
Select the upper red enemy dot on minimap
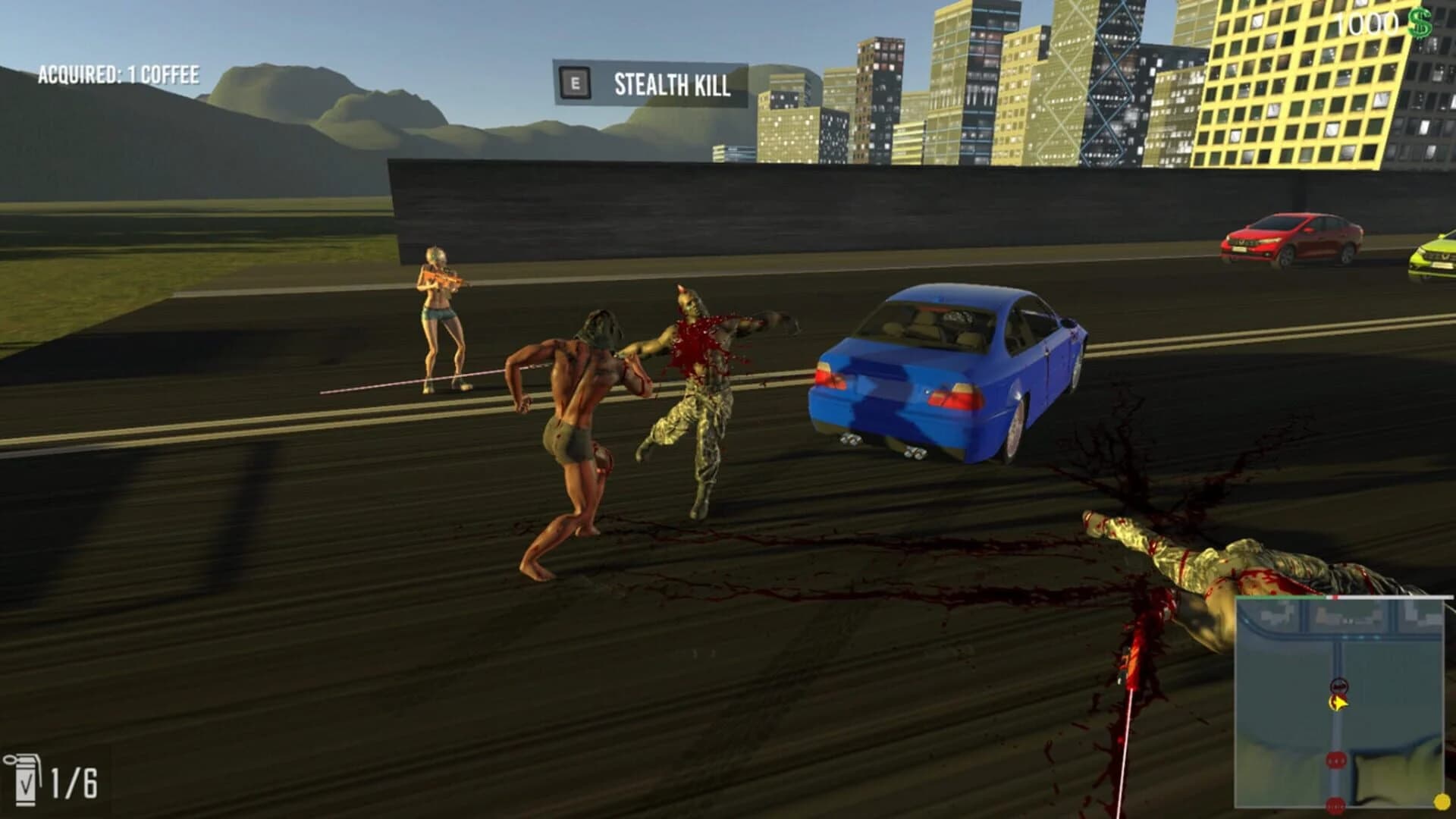coord(1336,758)
